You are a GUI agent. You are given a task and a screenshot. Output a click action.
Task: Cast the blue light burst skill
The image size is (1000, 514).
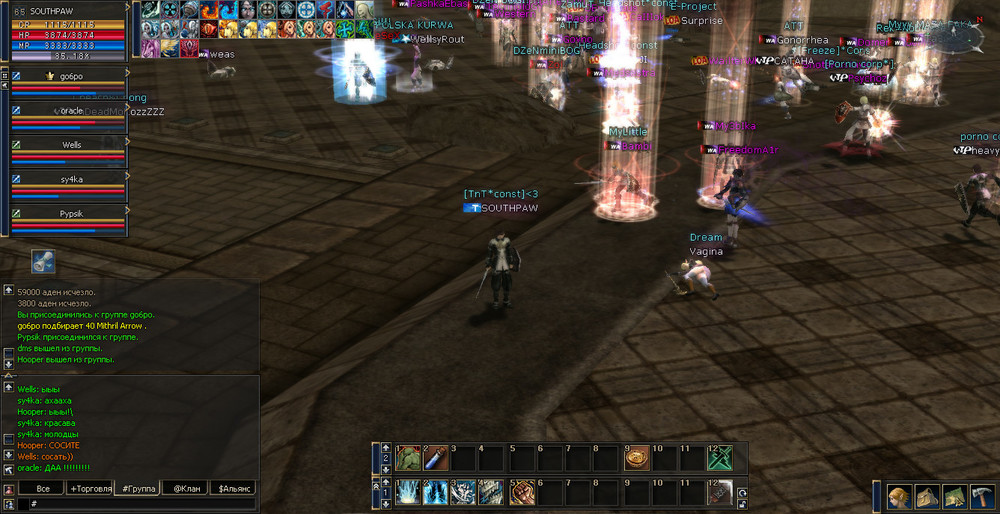(x=408, y=492)
